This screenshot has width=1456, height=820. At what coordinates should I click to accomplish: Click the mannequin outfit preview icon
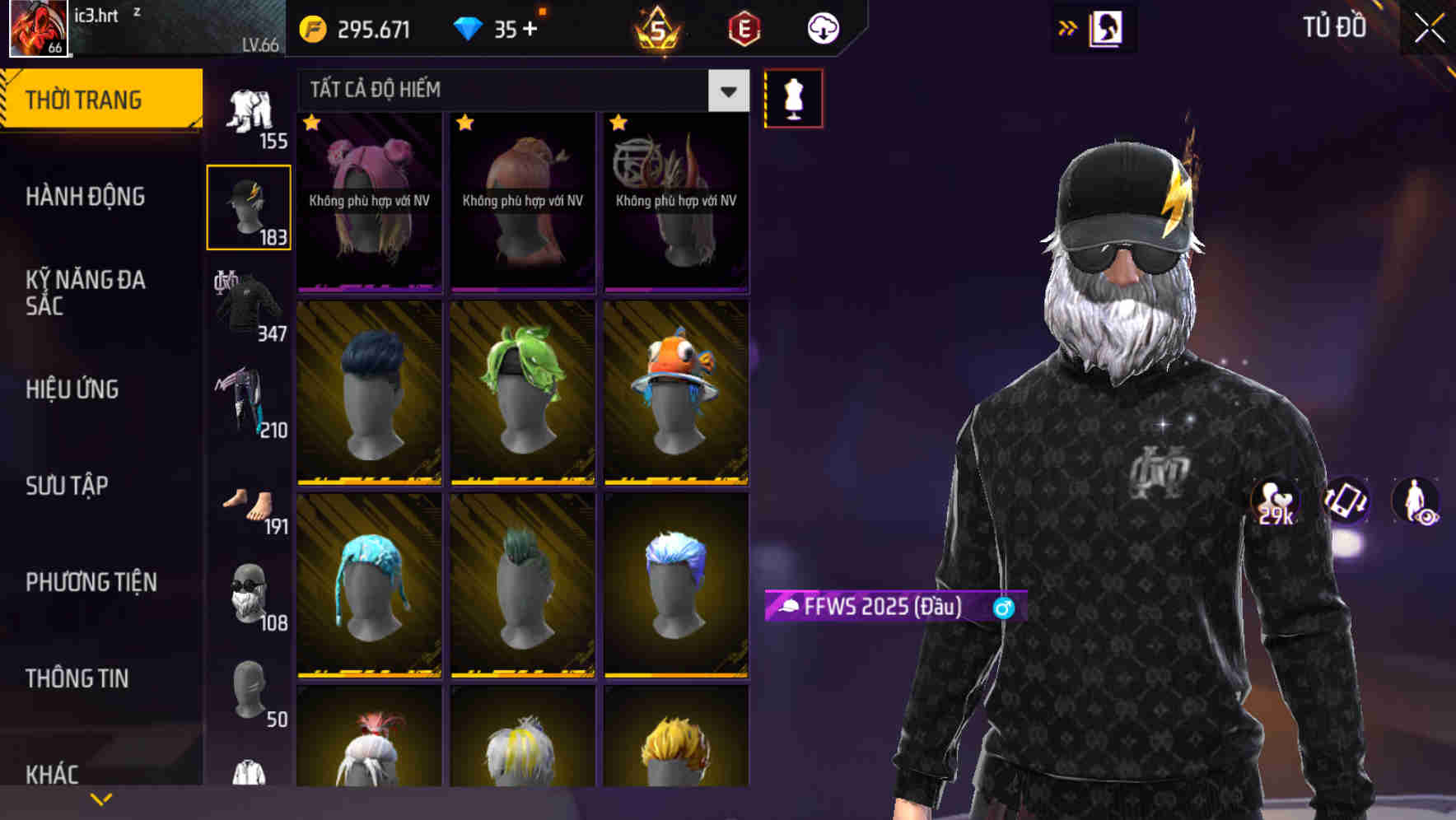point(793,97)
